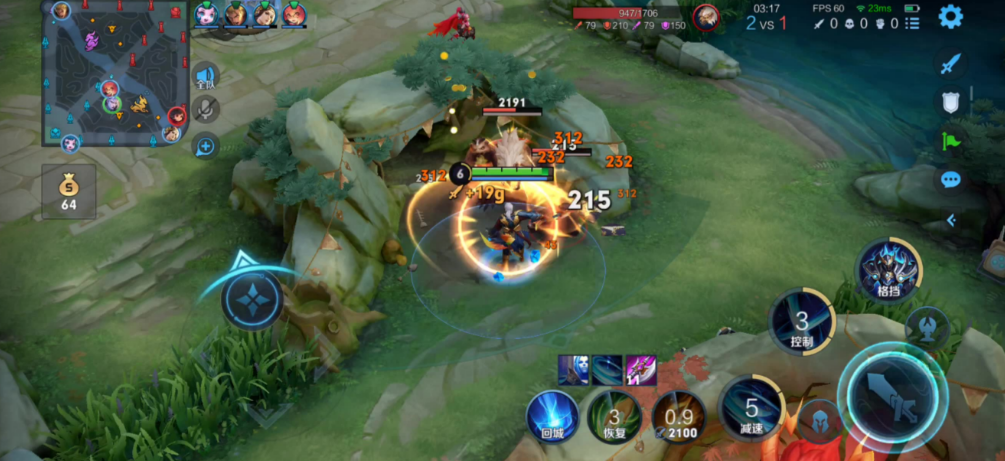Toggle the muted microphone button
1005x461 pixels.
point(206,110)
